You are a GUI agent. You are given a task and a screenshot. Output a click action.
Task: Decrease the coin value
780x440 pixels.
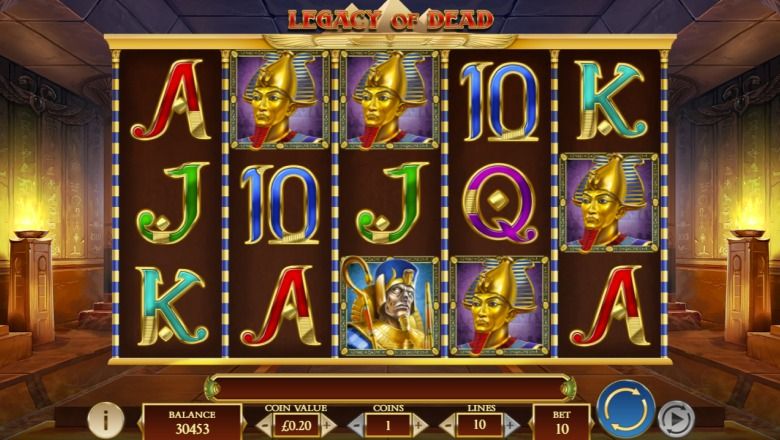(x=263, y=423)
